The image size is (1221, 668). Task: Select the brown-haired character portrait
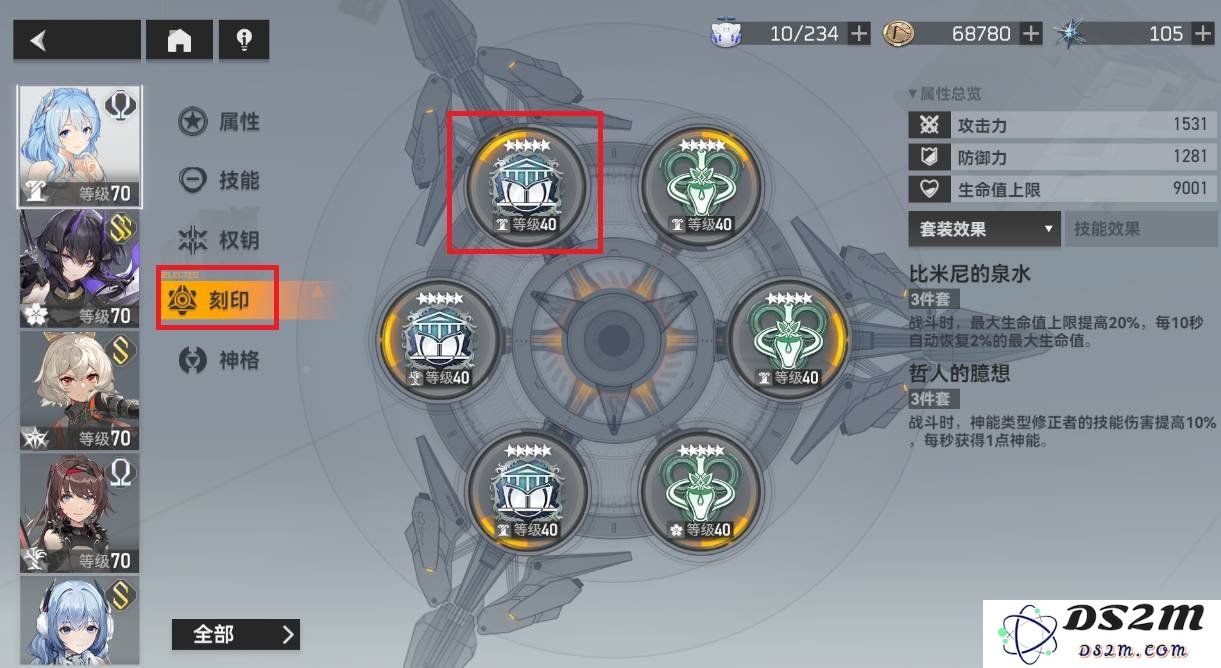coord(80,513)
